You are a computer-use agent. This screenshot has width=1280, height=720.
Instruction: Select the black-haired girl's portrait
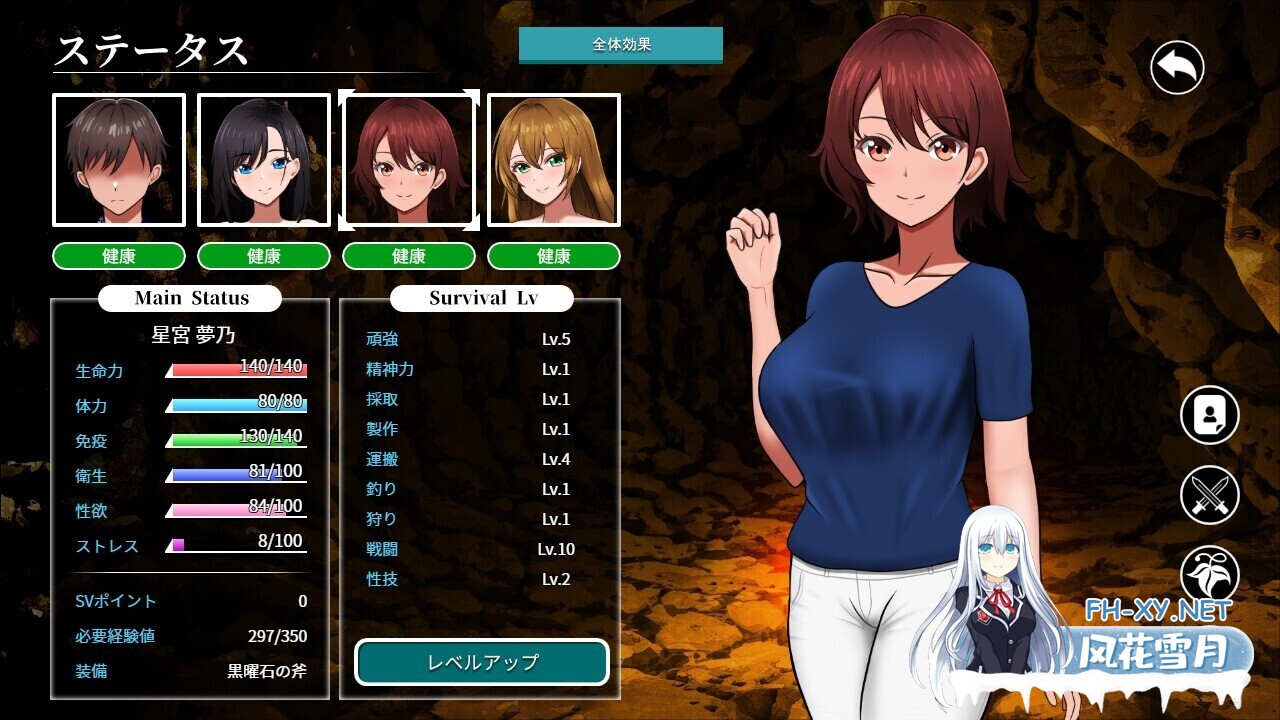pyautogui.click(x=264, y=159)
